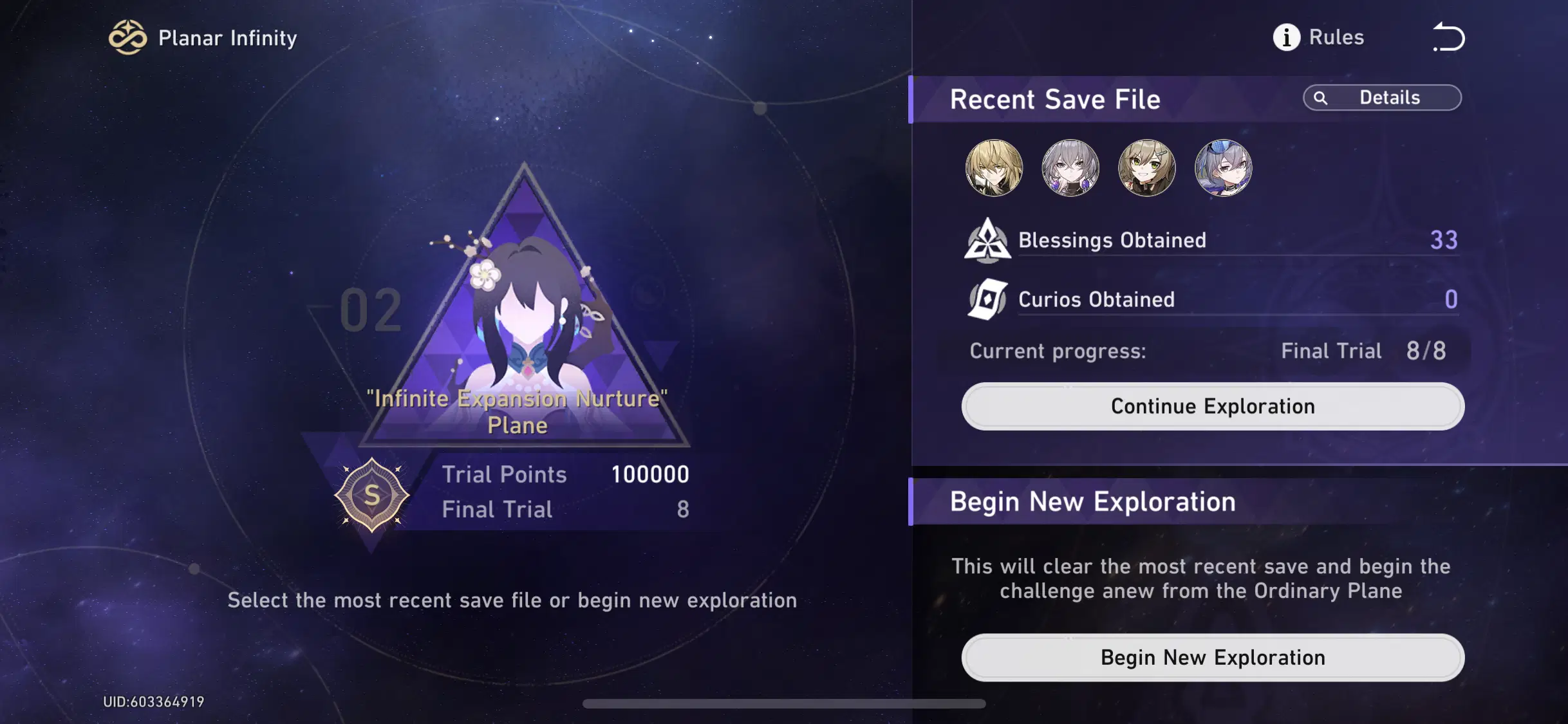Click the Recent Save File header banner
This screenshot has width=1568, height=724.
(1056, 99)
